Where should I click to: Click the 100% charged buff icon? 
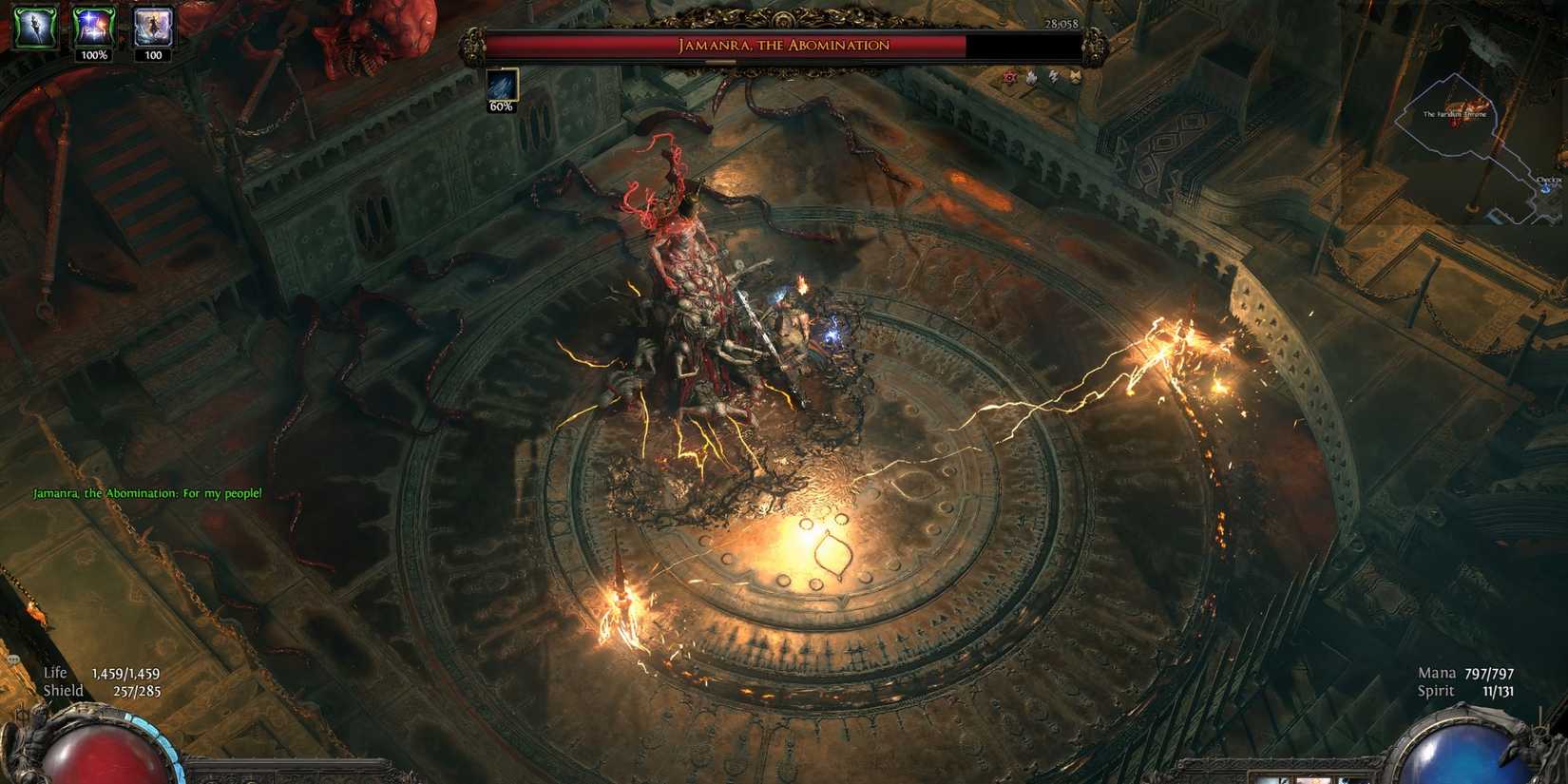(95, 26)
